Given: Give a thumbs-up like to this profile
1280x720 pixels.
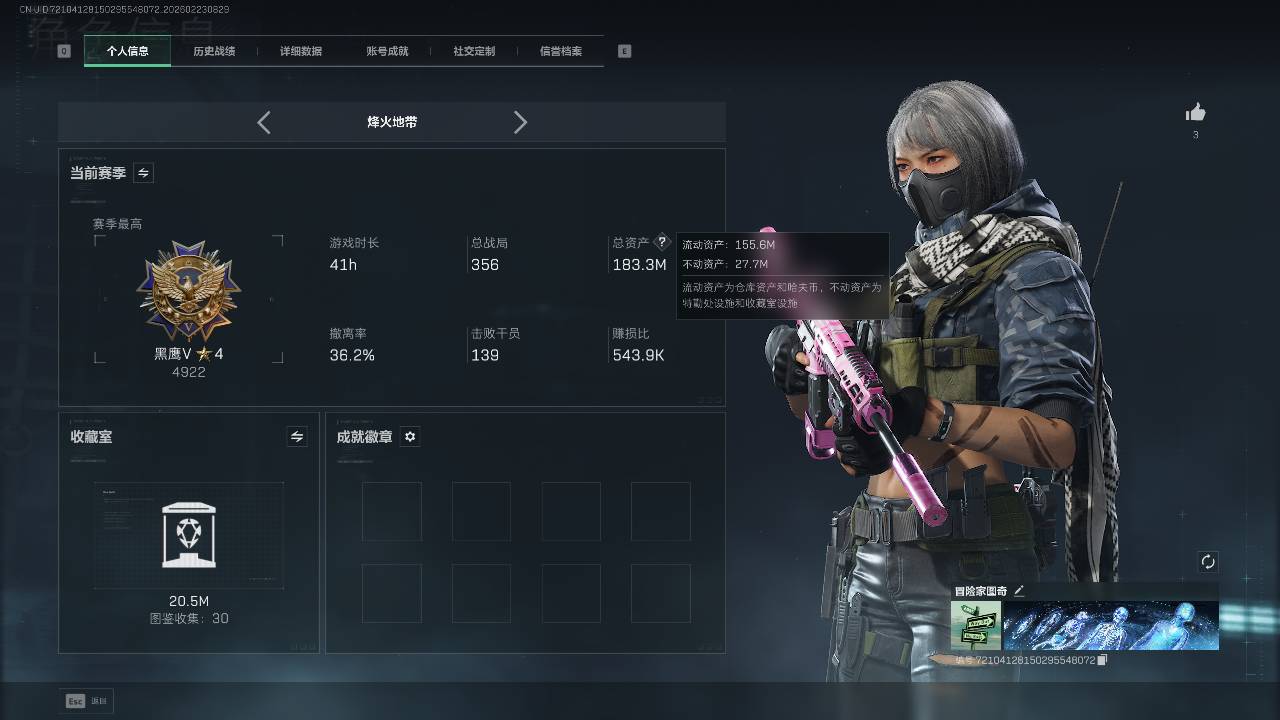Looking at the screenshot, I should click(x=1195, y=113).
